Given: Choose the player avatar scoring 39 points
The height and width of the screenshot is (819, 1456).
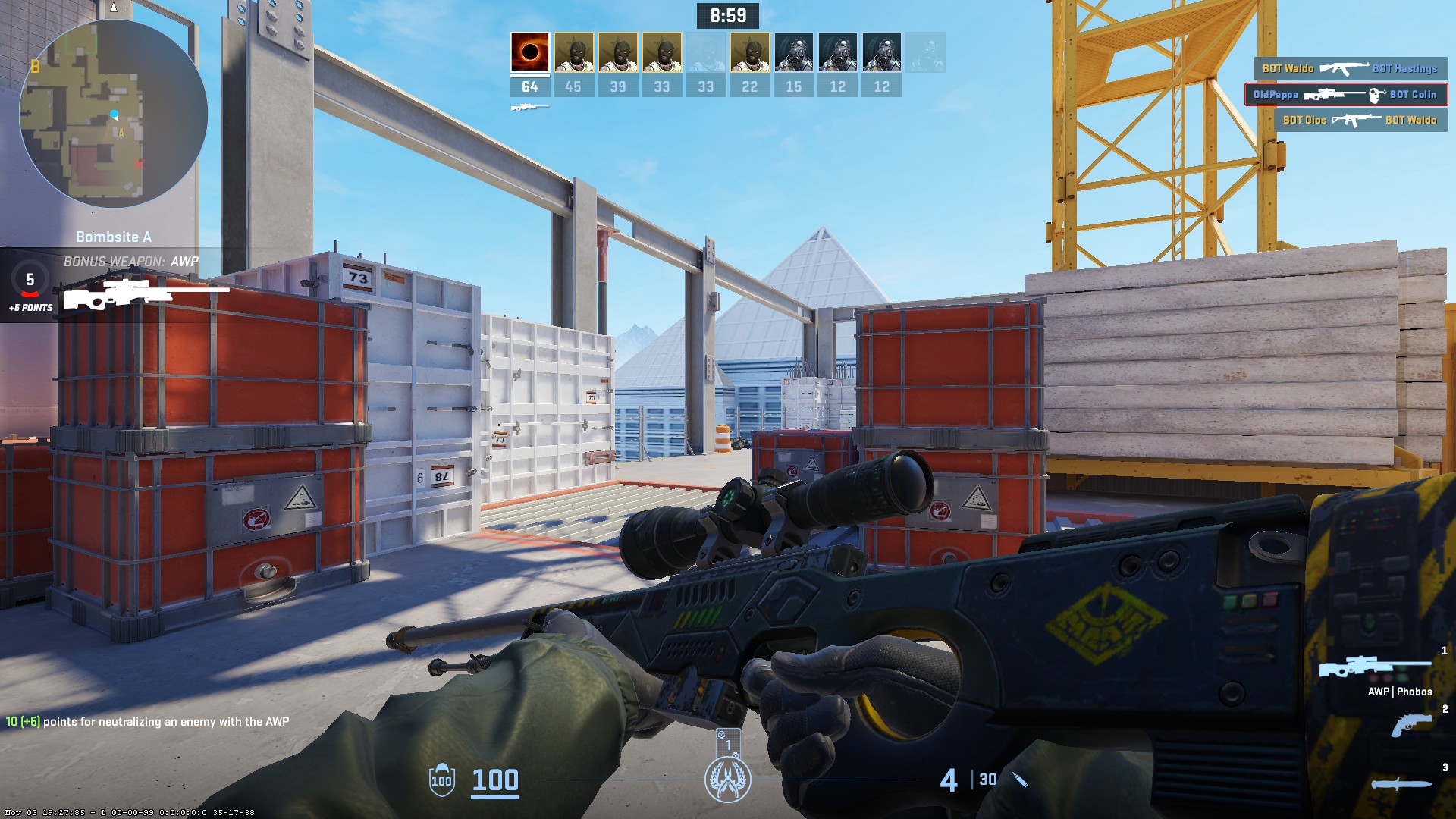Looking at the screenshot, I should coord(617,52).
